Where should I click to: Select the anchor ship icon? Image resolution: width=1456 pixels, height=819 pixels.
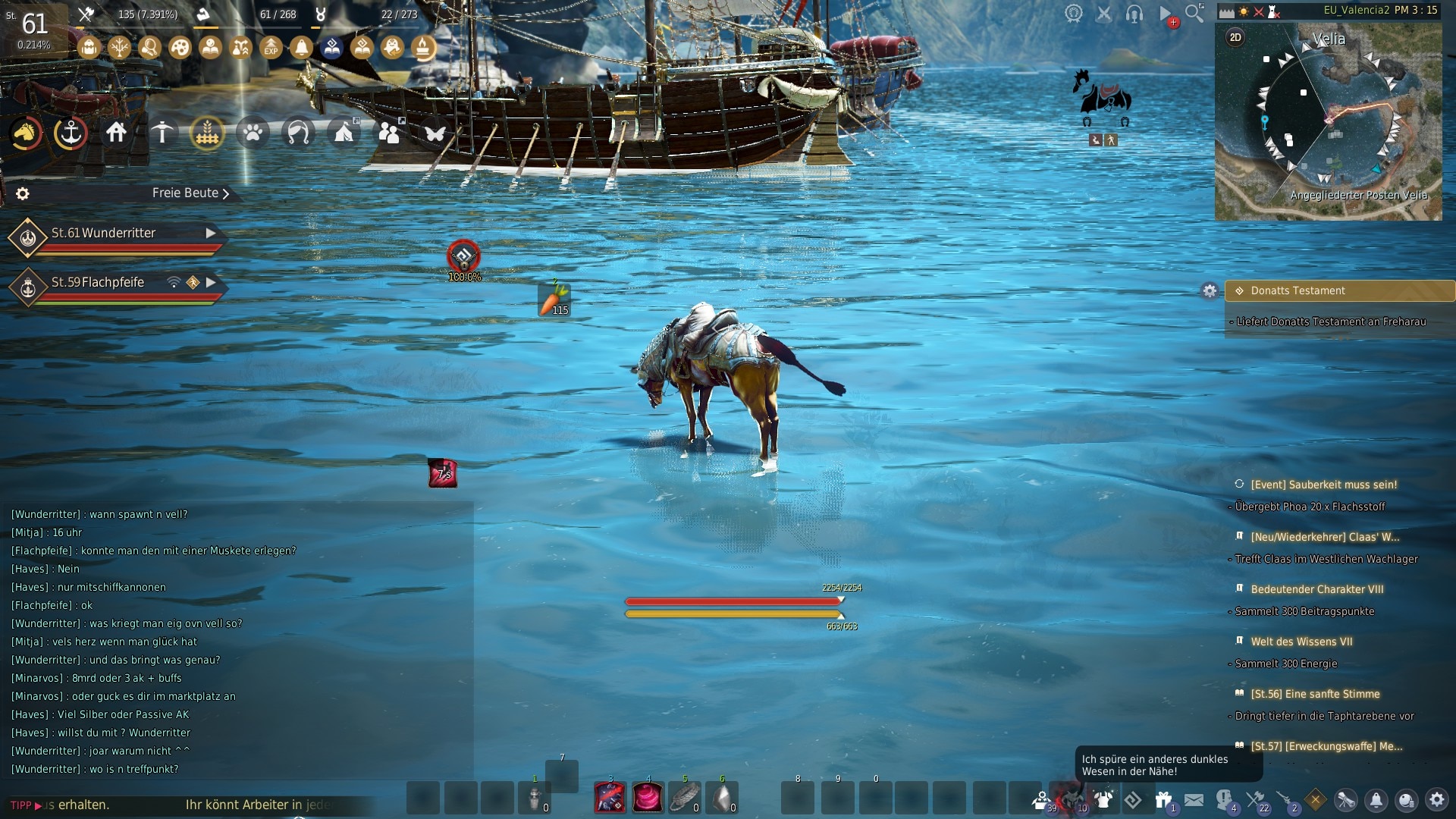[x=71, y=133]
